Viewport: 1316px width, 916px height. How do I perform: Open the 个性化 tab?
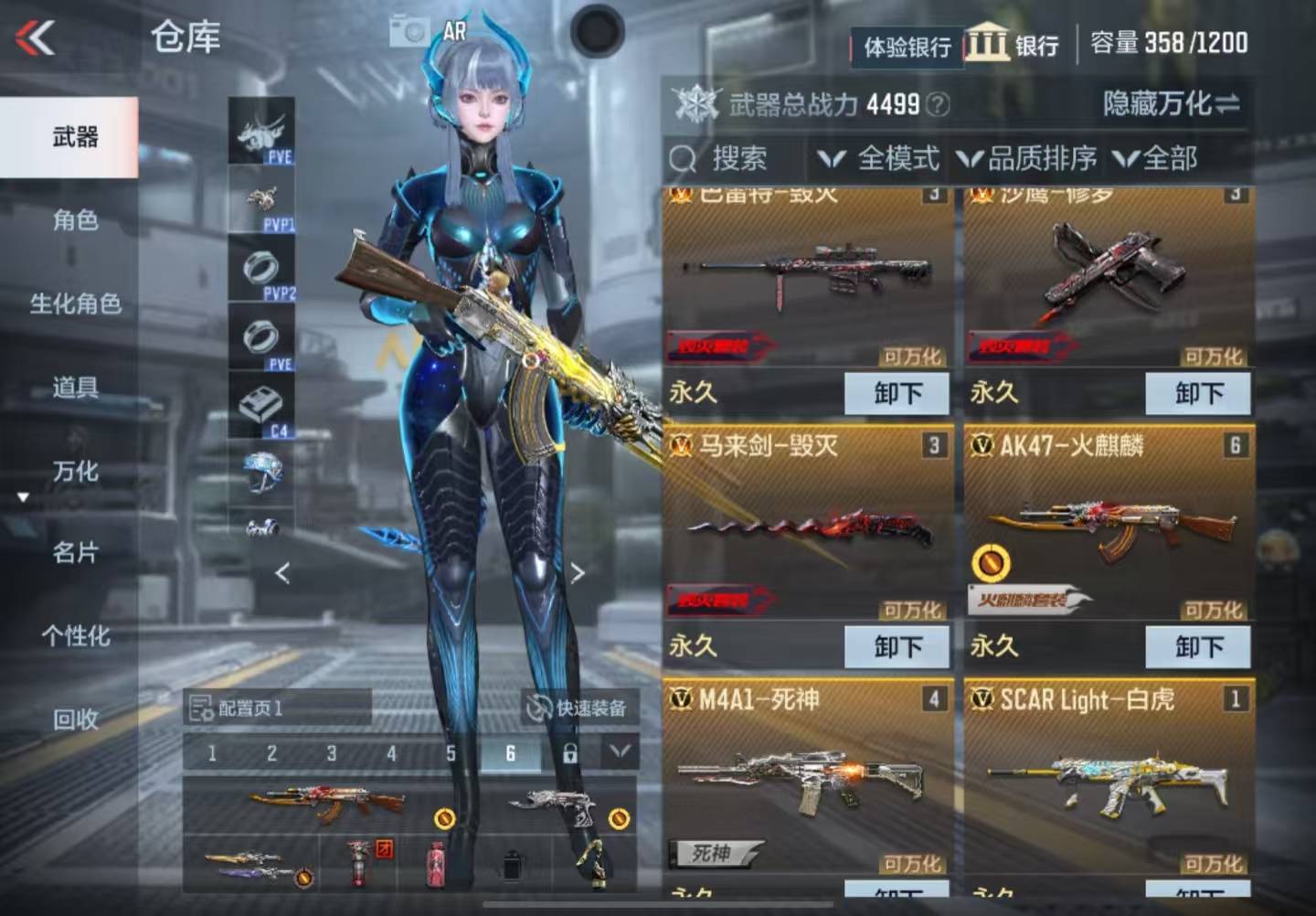[75, 636]
